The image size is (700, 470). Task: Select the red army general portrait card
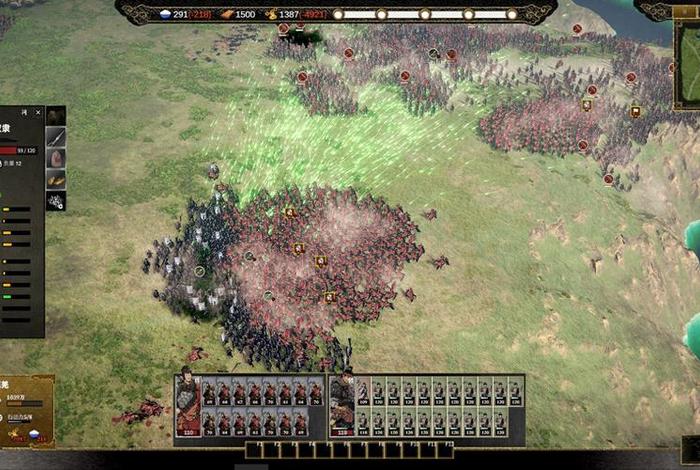click(187, 406)
